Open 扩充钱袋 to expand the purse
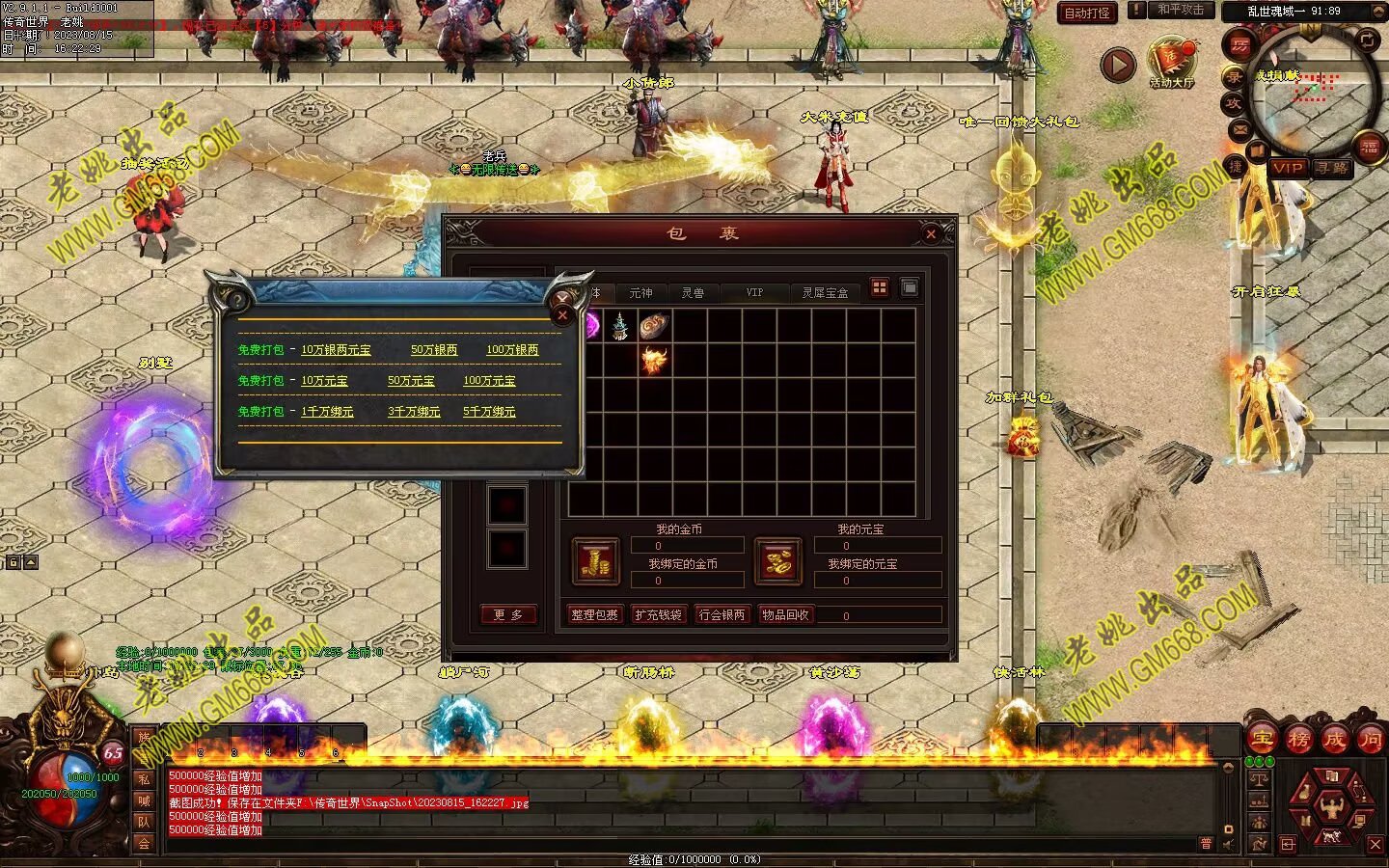 click(x=658, y=614)
